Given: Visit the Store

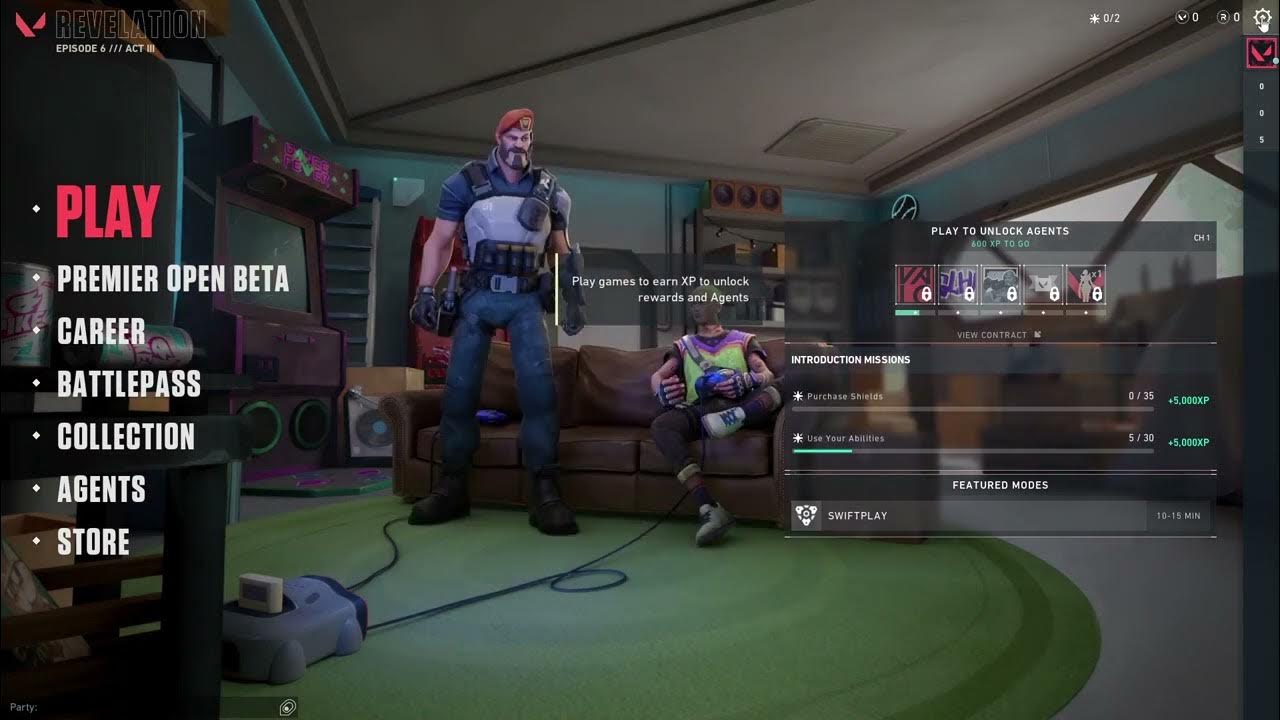Looking at the screenshot, I should coord(93,542).
